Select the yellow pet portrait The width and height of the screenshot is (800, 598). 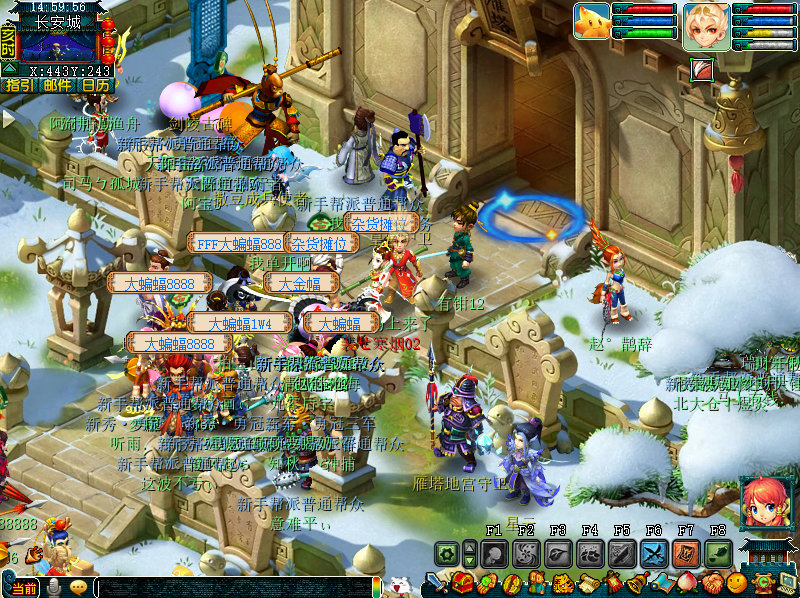[x=591, y=22]
